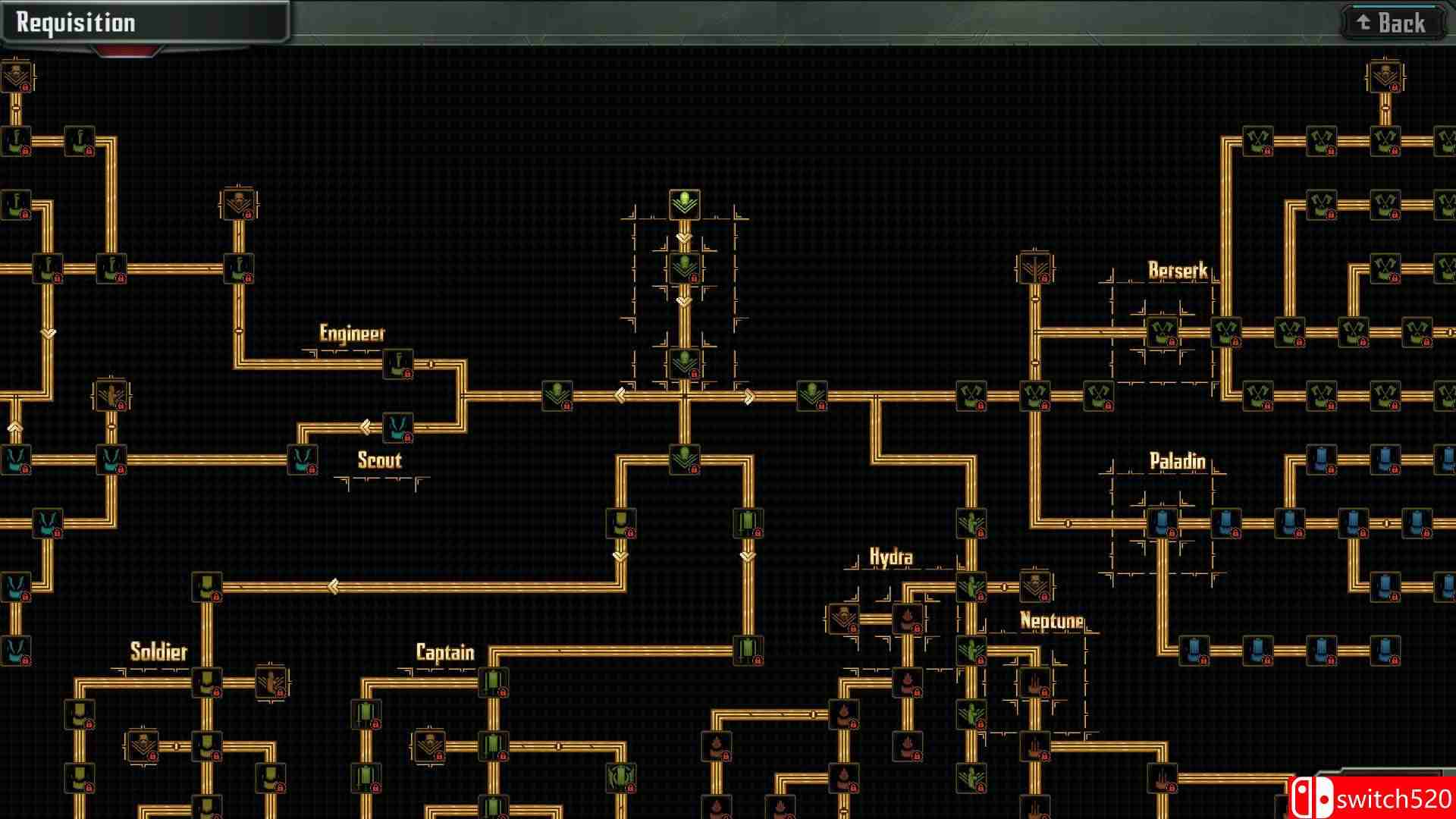Screen dimensions: 1456x819
Task: Expand the left-pointing chevron beside the Scout node
Action: [369, 425]
